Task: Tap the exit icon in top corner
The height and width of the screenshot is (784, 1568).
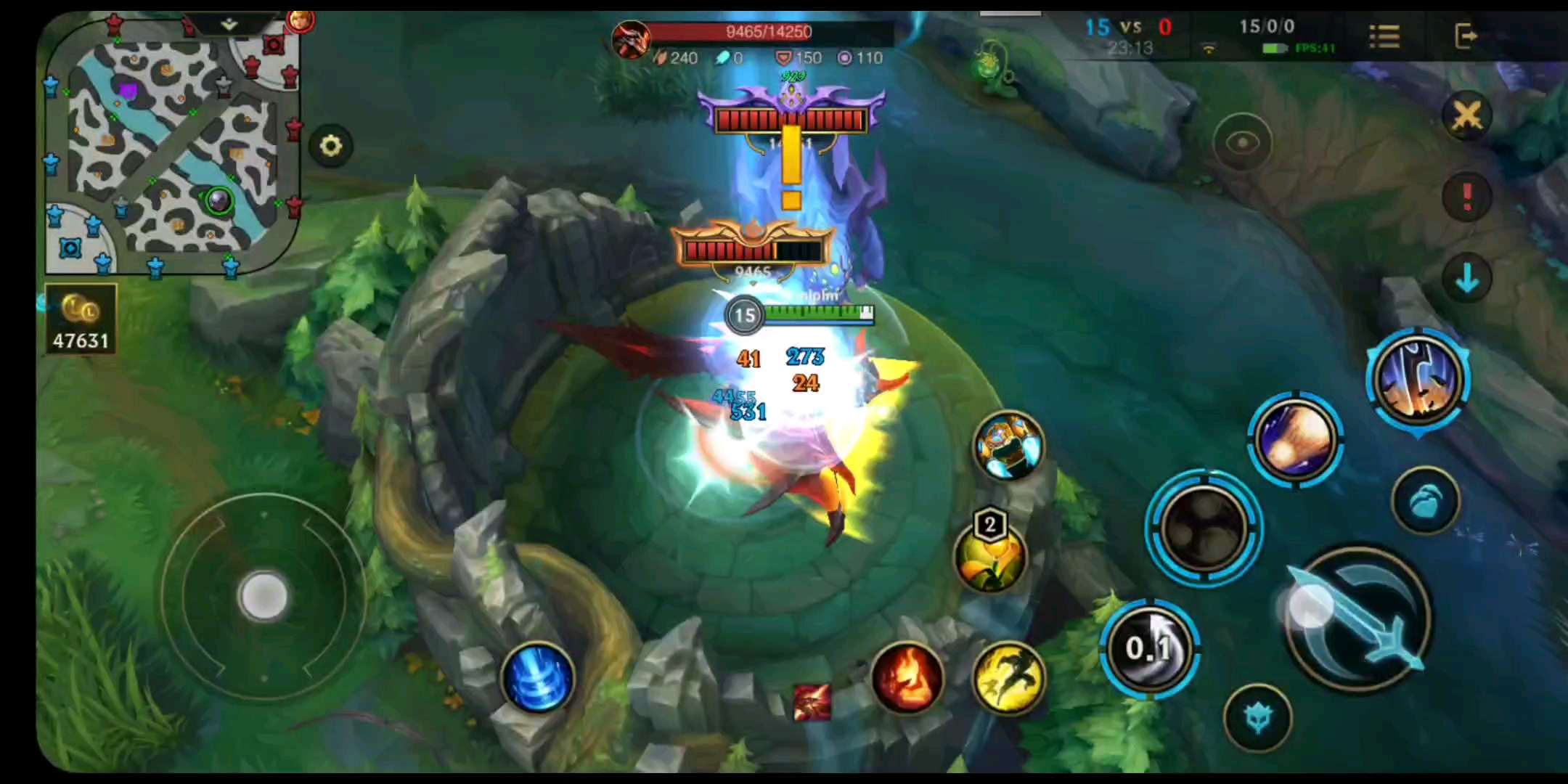Action: click(x=1466, y=36)
